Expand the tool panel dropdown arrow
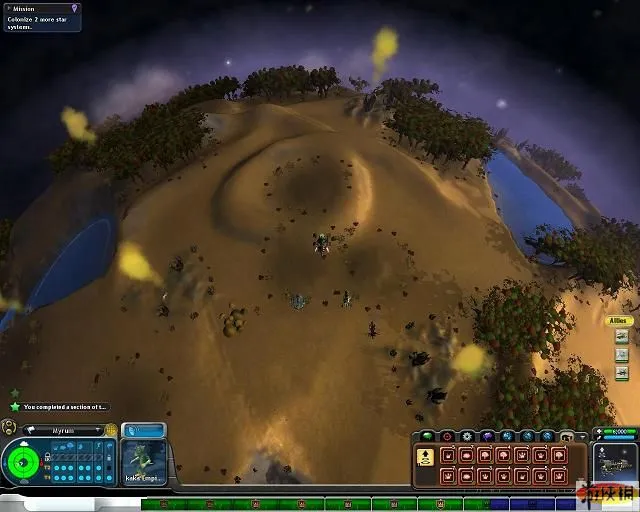The height and width of the screenshot is (512, 640). 583,437
